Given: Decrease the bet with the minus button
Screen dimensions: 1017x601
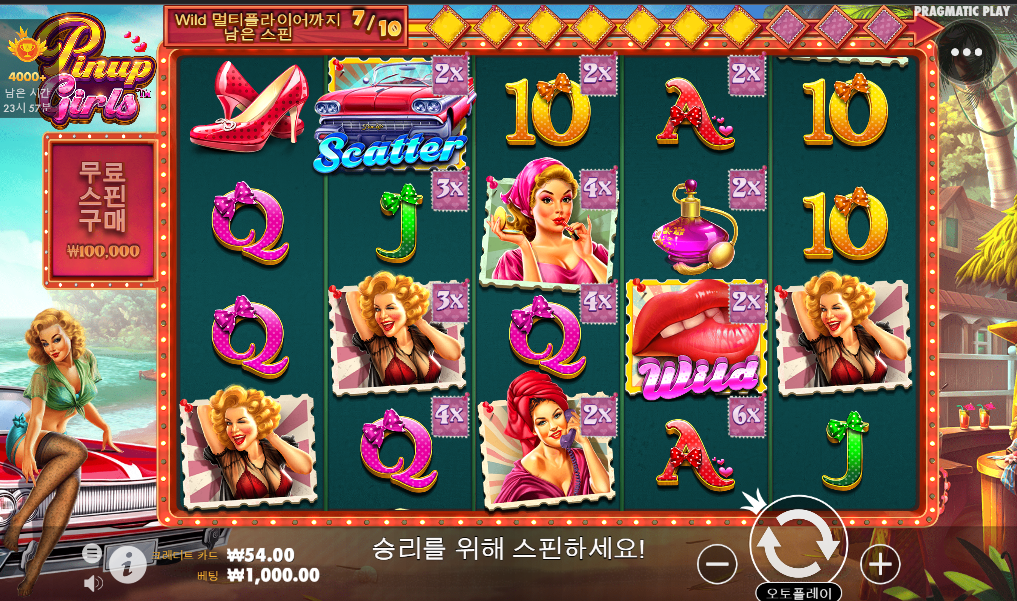Looking at the screenshot, I should pyautogui.click(x=717, y=565).
